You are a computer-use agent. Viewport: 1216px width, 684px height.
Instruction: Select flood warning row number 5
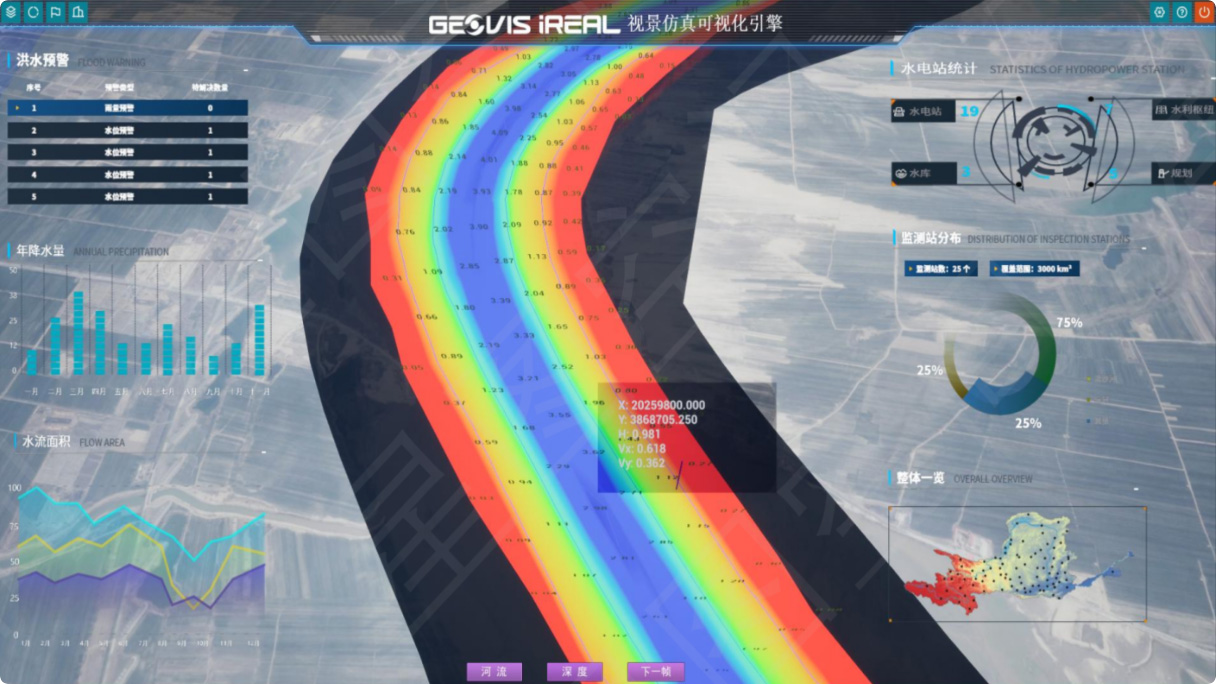[x=128, y=197]
